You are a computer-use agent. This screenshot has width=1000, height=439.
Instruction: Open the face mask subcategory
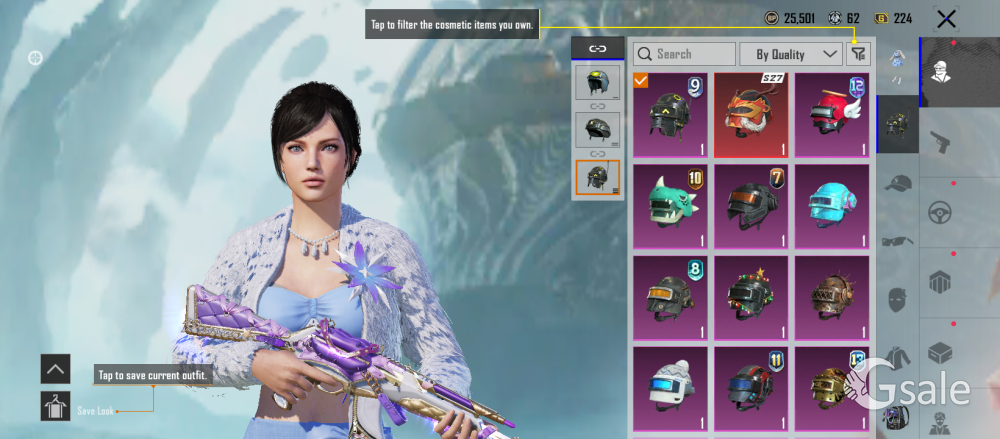coord(897,298)
